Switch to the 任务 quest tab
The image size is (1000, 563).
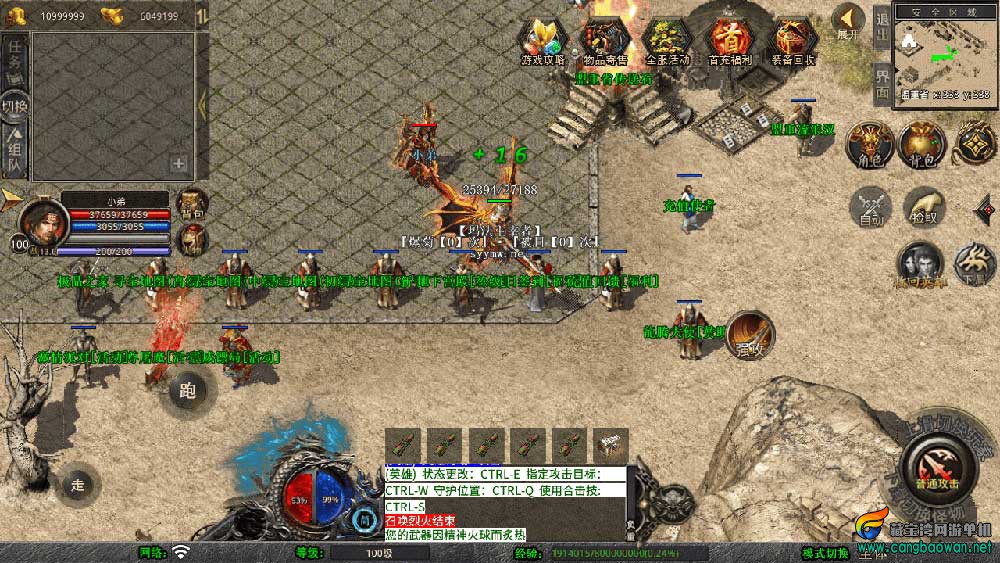click(15, 58)
